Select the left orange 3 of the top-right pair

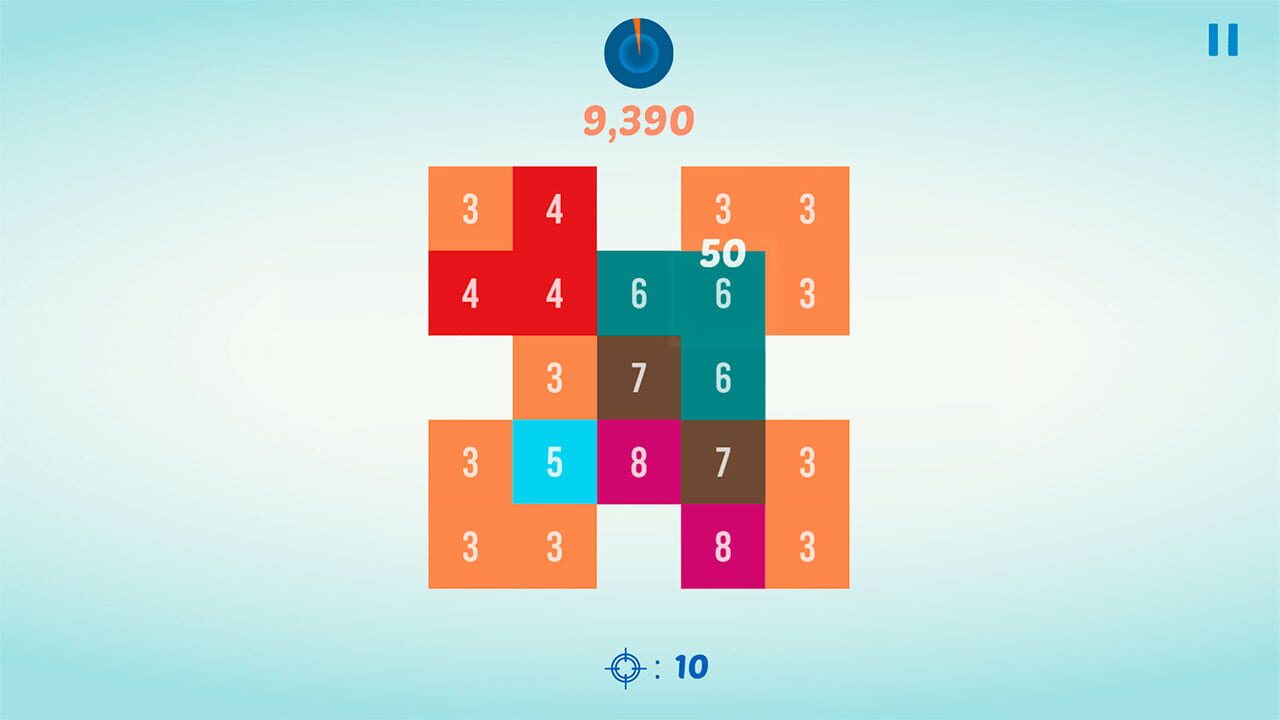[722, 210]
